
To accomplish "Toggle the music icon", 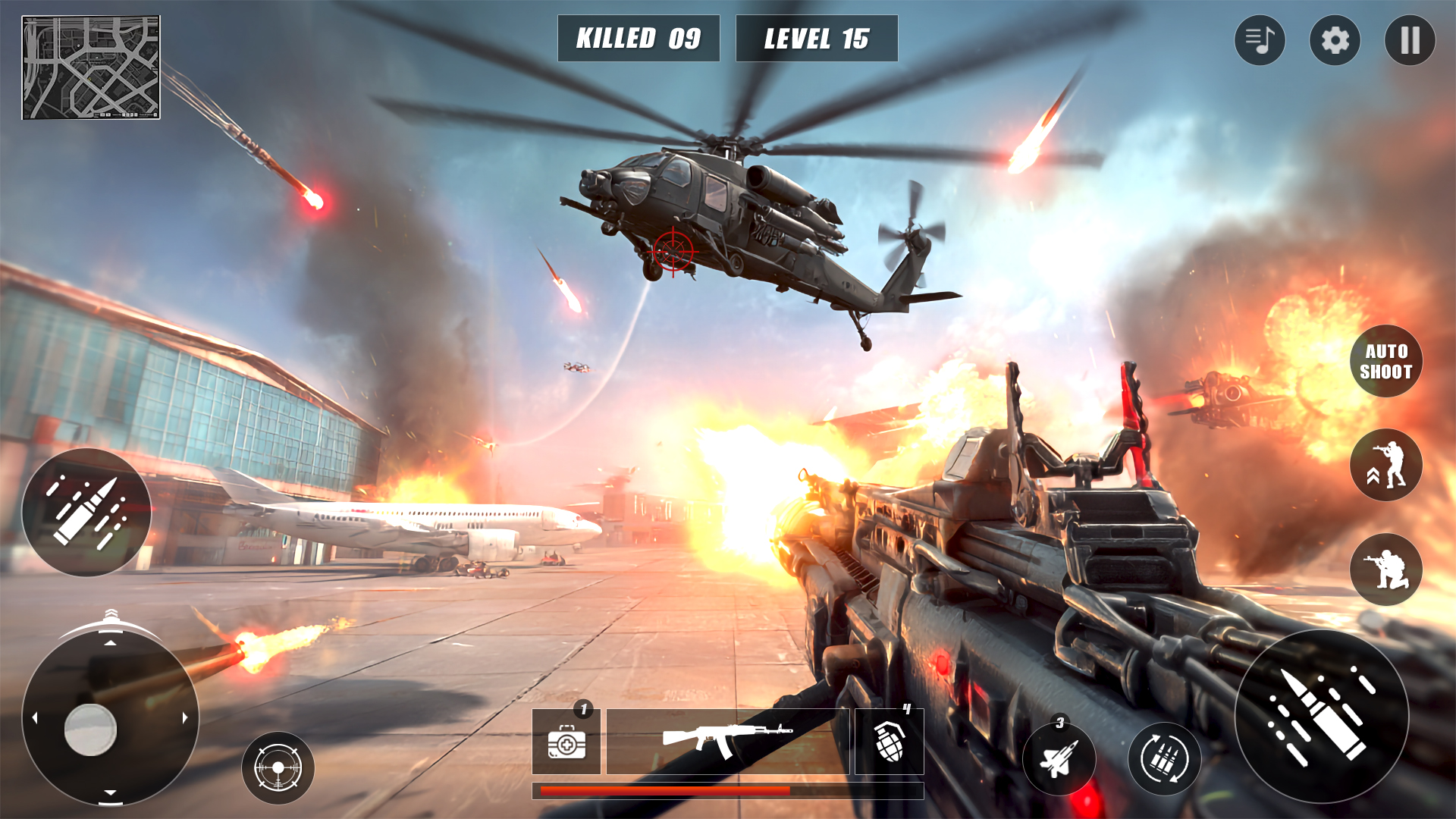I will tap(1260, 40).
